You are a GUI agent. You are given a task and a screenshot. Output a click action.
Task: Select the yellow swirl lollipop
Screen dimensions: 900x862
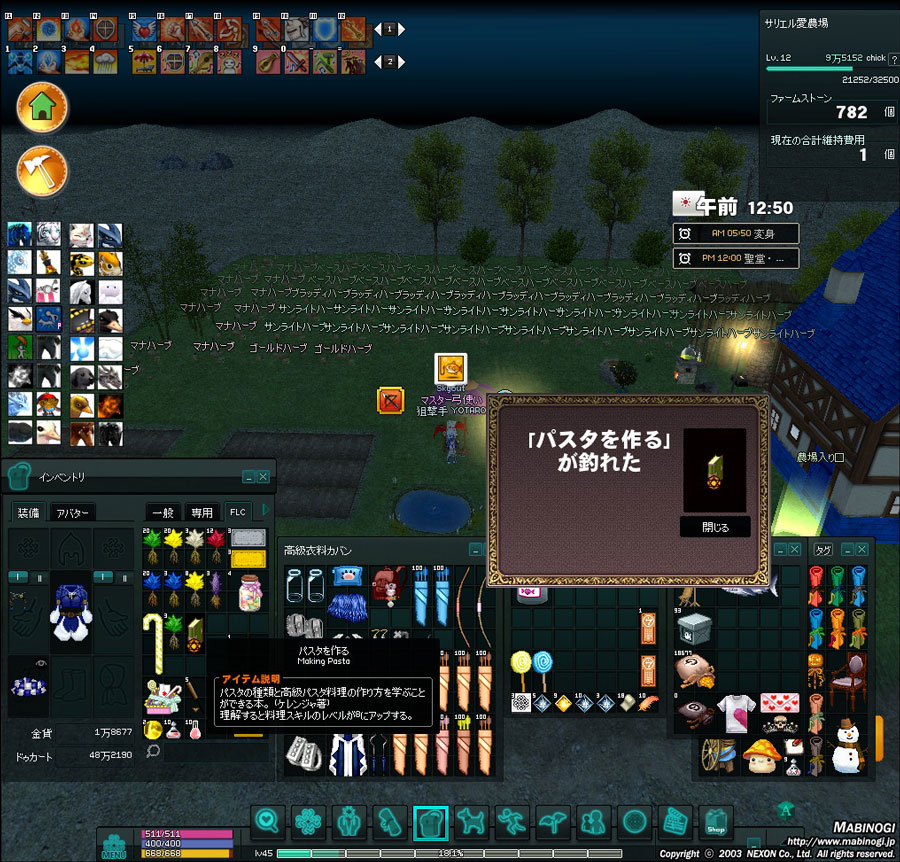pyautogui.click(x=520, y=664)
